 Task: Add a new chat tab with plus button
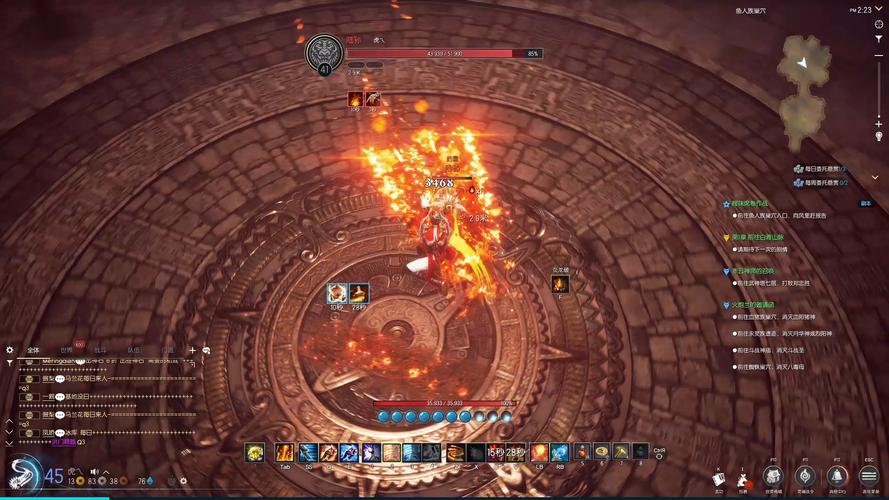pyautogui.click(x=192, y=350)
